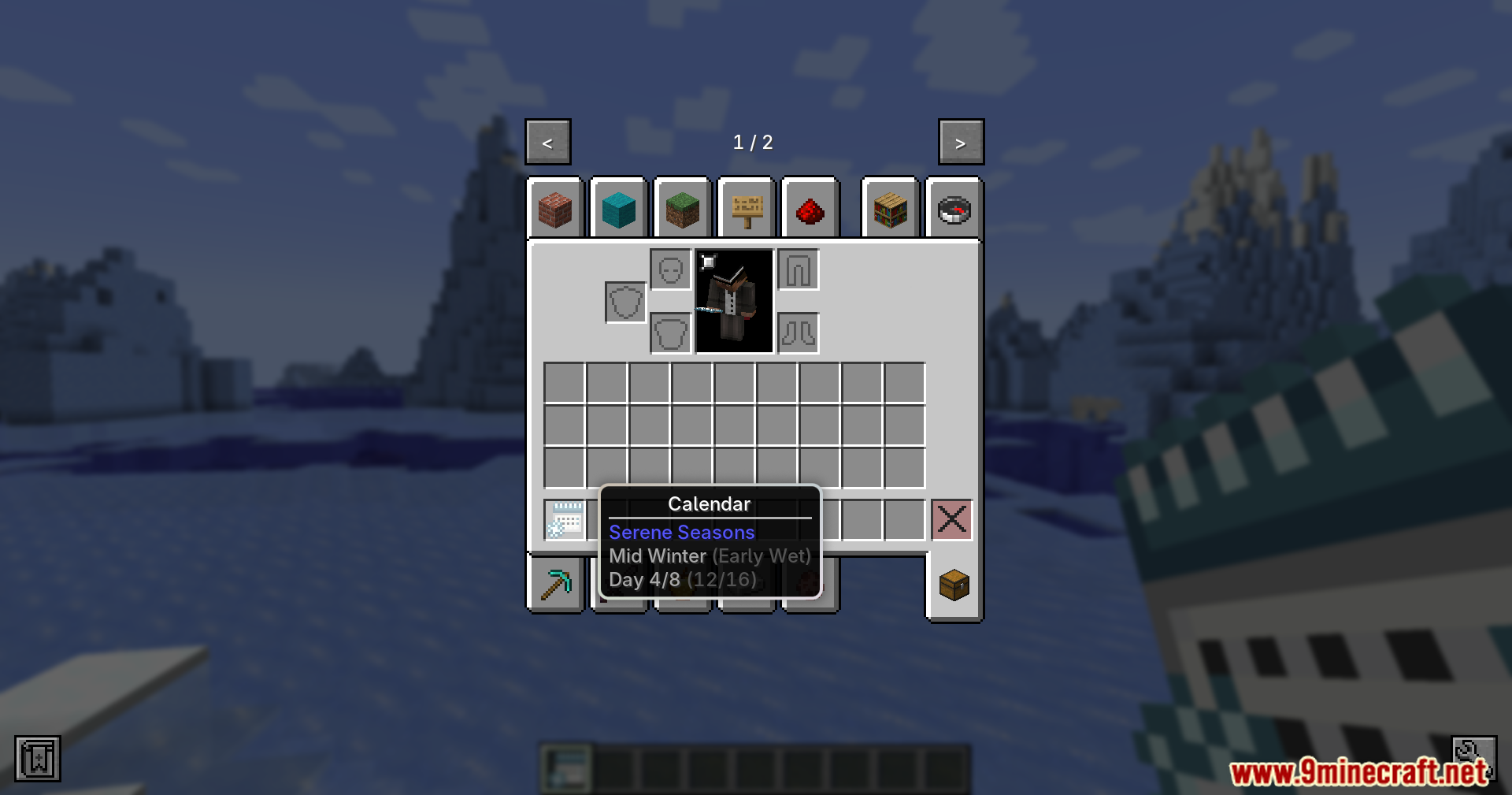Viewport: 1512px width, 795px height.
Task: Select the Calendar item in the inventory slot
Action: pyautogui.click(x=564, y=520)
